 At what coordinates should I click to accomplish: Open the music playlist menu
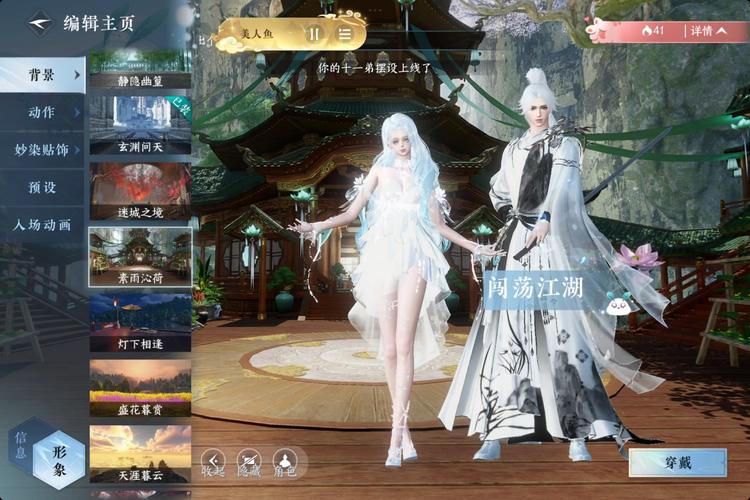345,34
